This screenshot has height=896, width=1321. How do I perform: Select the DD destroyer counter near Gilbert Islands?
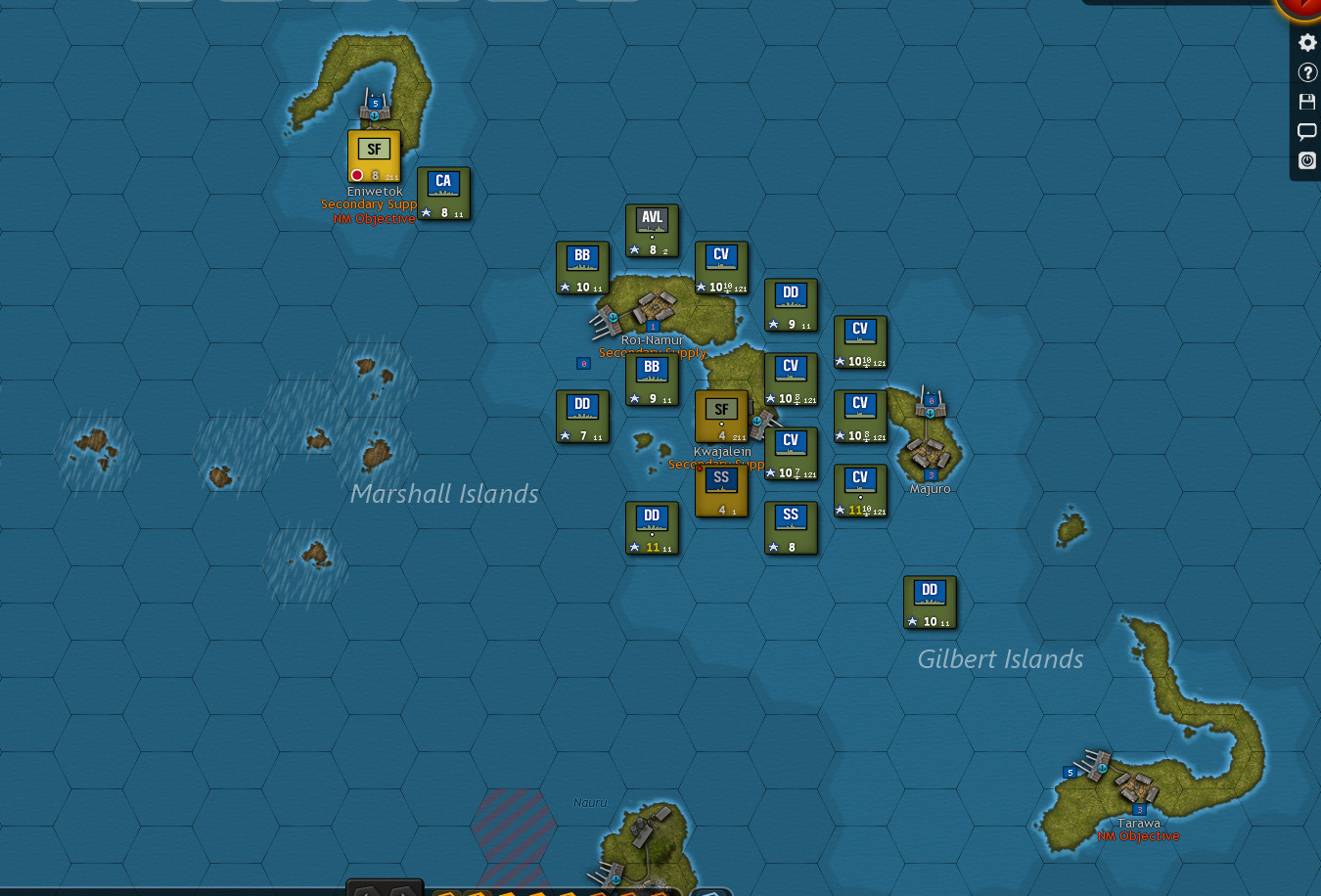coord(929,602)
